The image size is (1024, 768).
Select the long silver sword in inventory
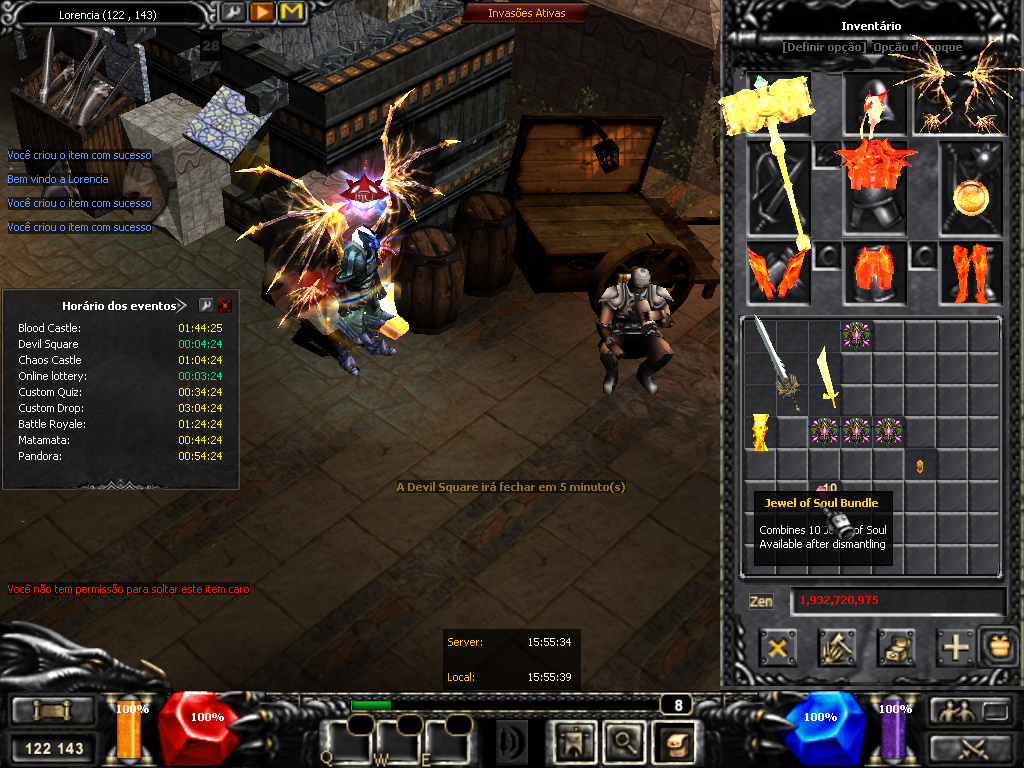click(773, 358)
